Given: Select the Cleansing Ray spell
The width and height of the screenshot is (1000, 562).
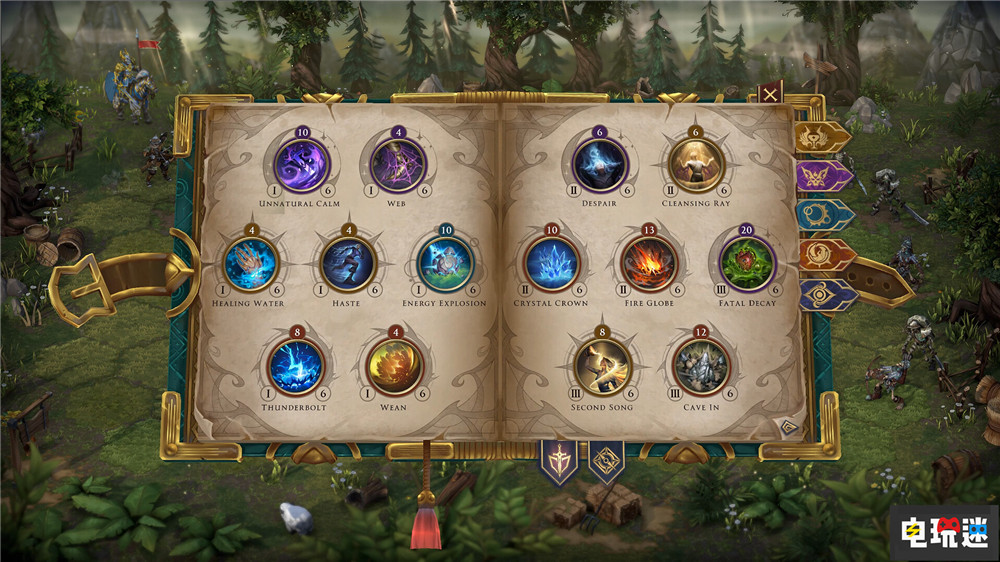Looking at the screenshot, I should tap(695, 165).
